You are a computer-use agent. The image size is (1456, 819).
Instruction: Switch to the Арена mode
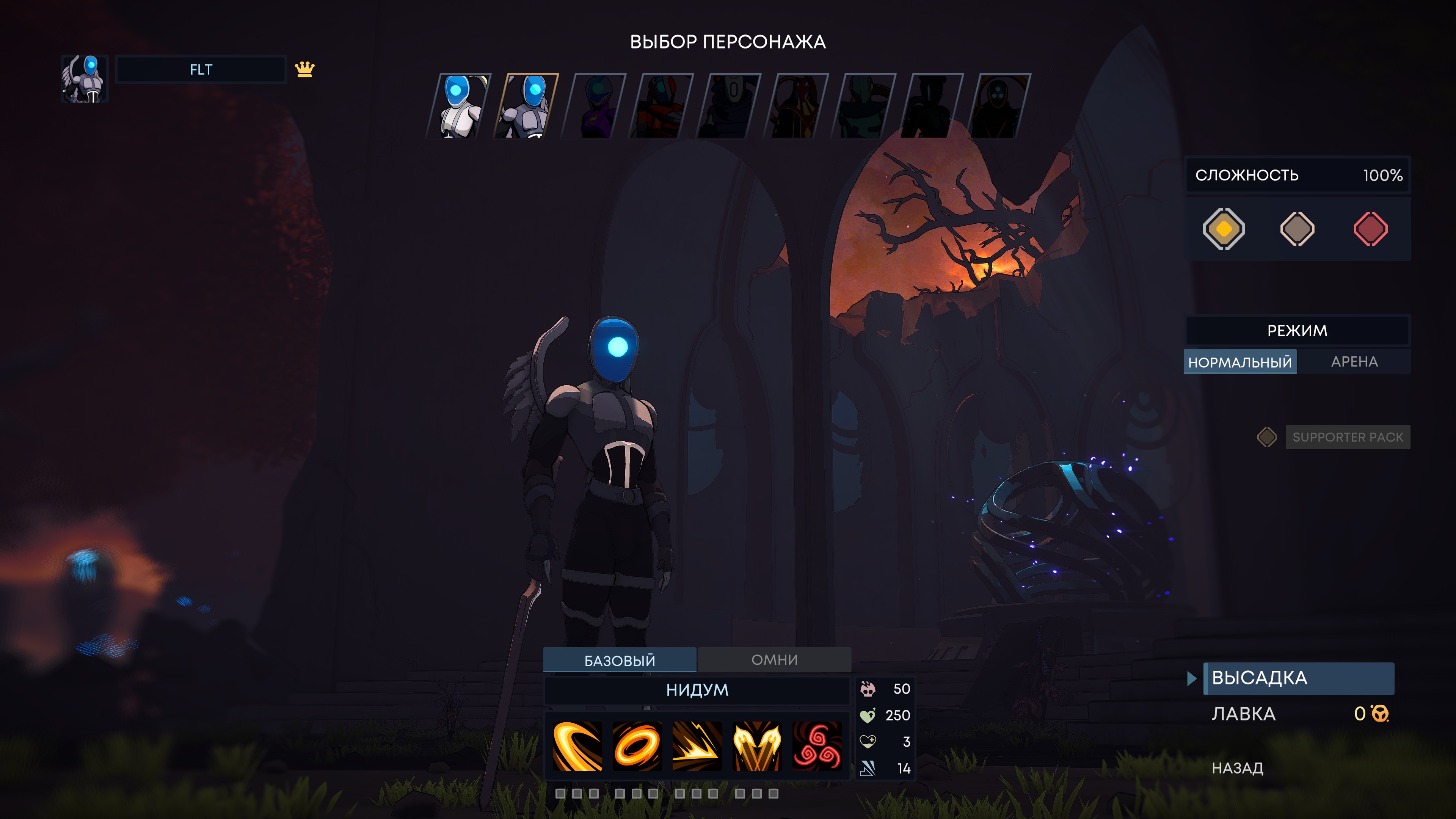point(1354,362)
